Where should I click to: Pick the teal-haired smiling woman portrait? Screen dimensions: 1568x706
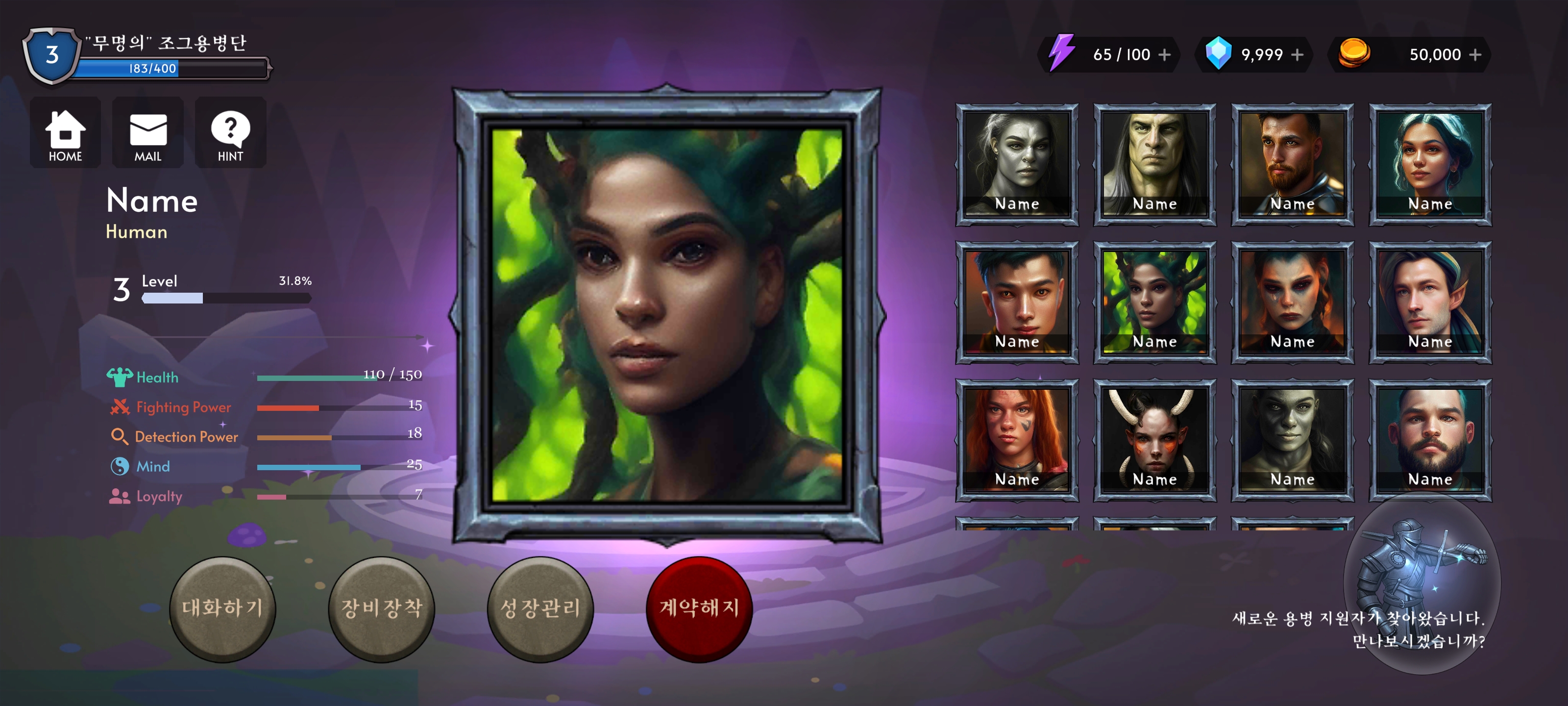tap(1430, 164)
